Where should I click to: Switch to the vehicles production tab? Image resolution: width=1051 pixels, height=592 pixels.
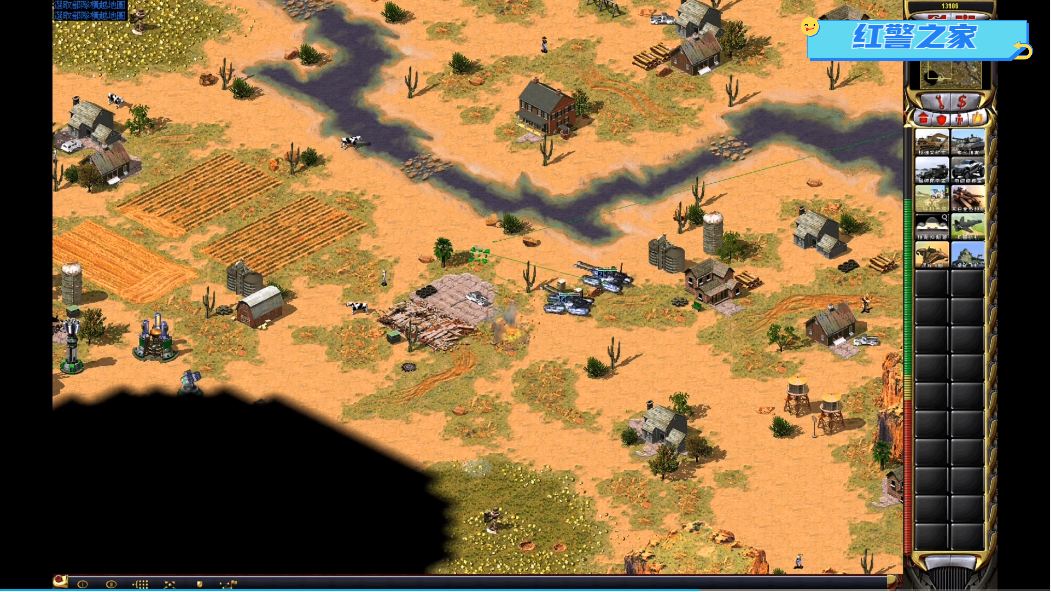(977, 119)
